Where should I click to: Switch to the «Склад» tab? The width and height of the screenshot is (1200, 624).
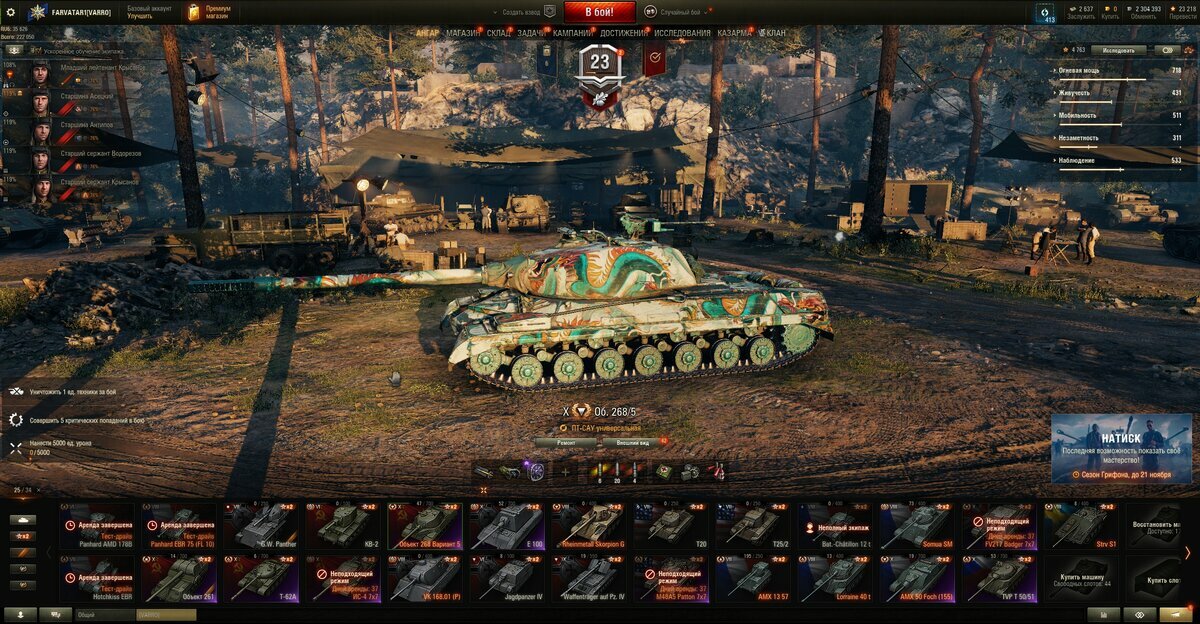[x=499, y=33]
